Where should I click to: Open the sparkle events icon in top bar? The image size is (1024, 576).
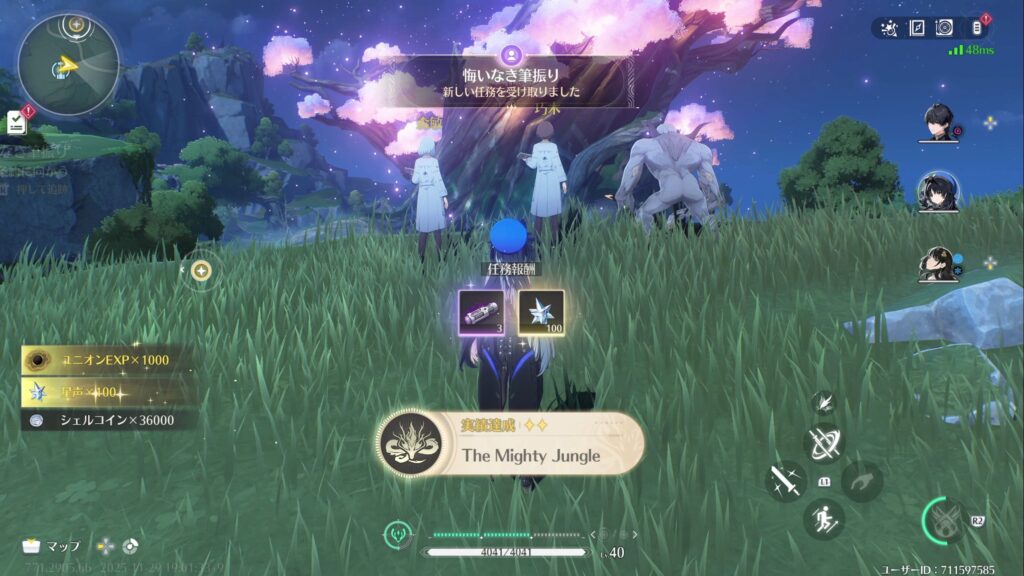coord(891,28)
